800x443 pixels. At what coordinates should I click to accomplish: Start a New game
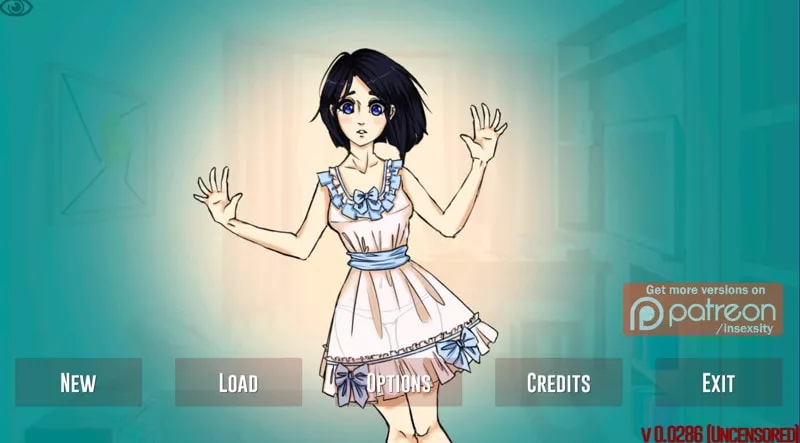(78, 382)
